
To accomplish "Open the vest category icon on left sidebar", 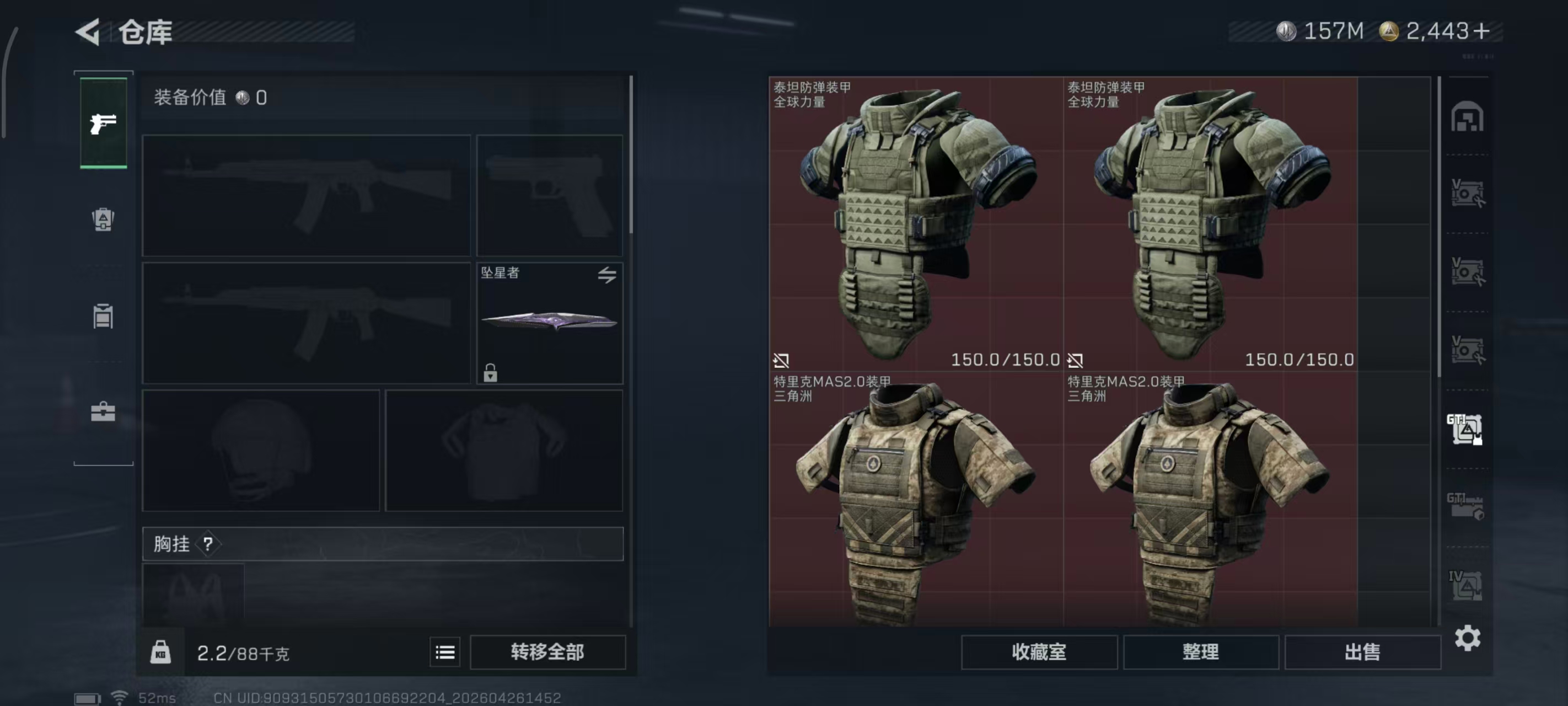I will (x=103, y=317).
